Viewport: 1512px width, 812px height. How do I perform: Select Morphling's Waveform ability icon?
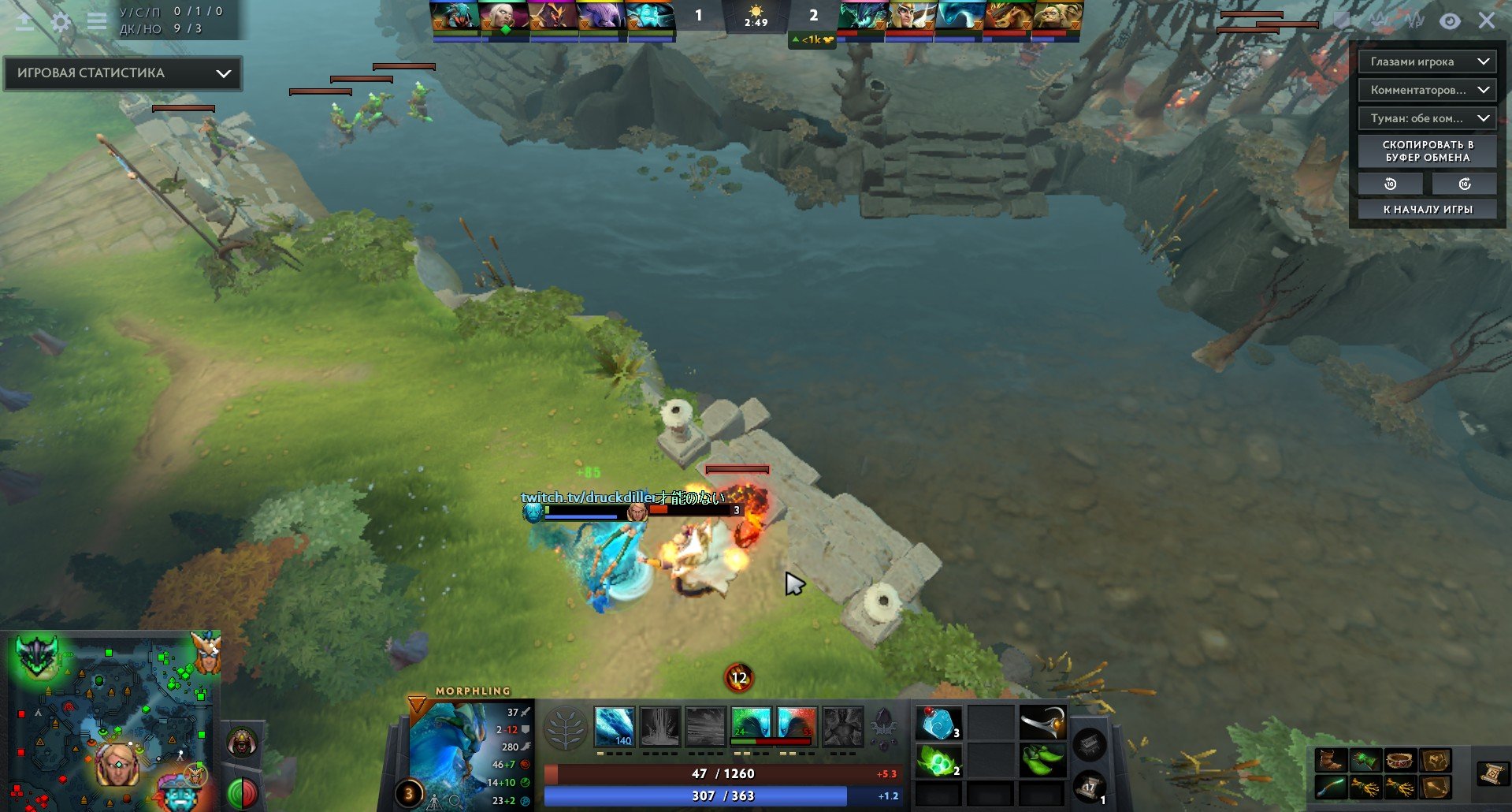(614, 725)
